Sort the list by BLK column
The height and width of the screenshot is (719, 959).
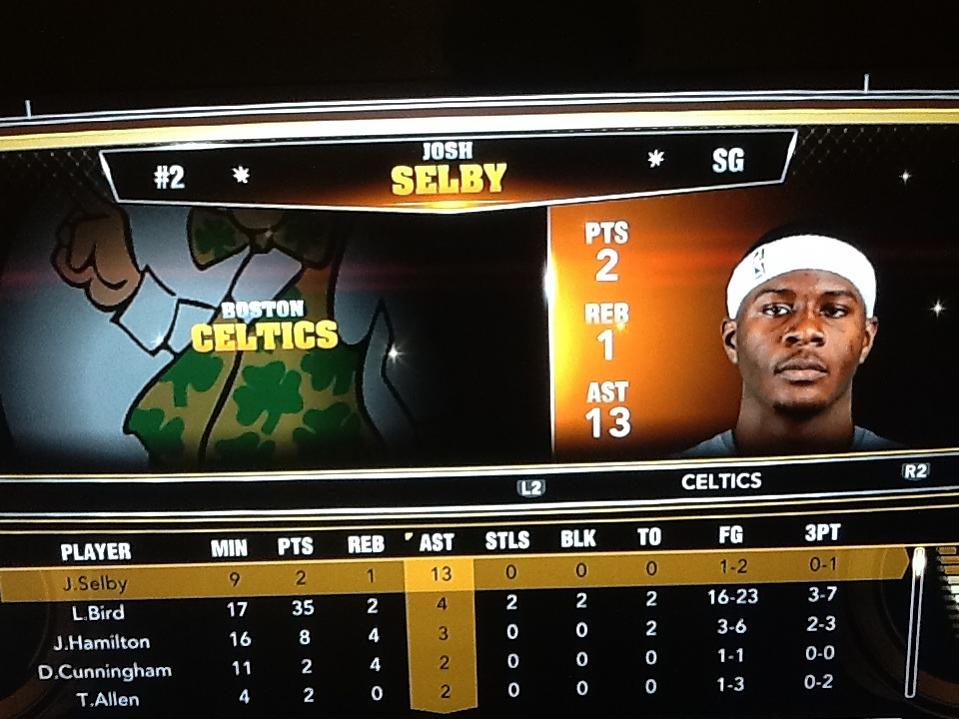[x=578, y=539]
